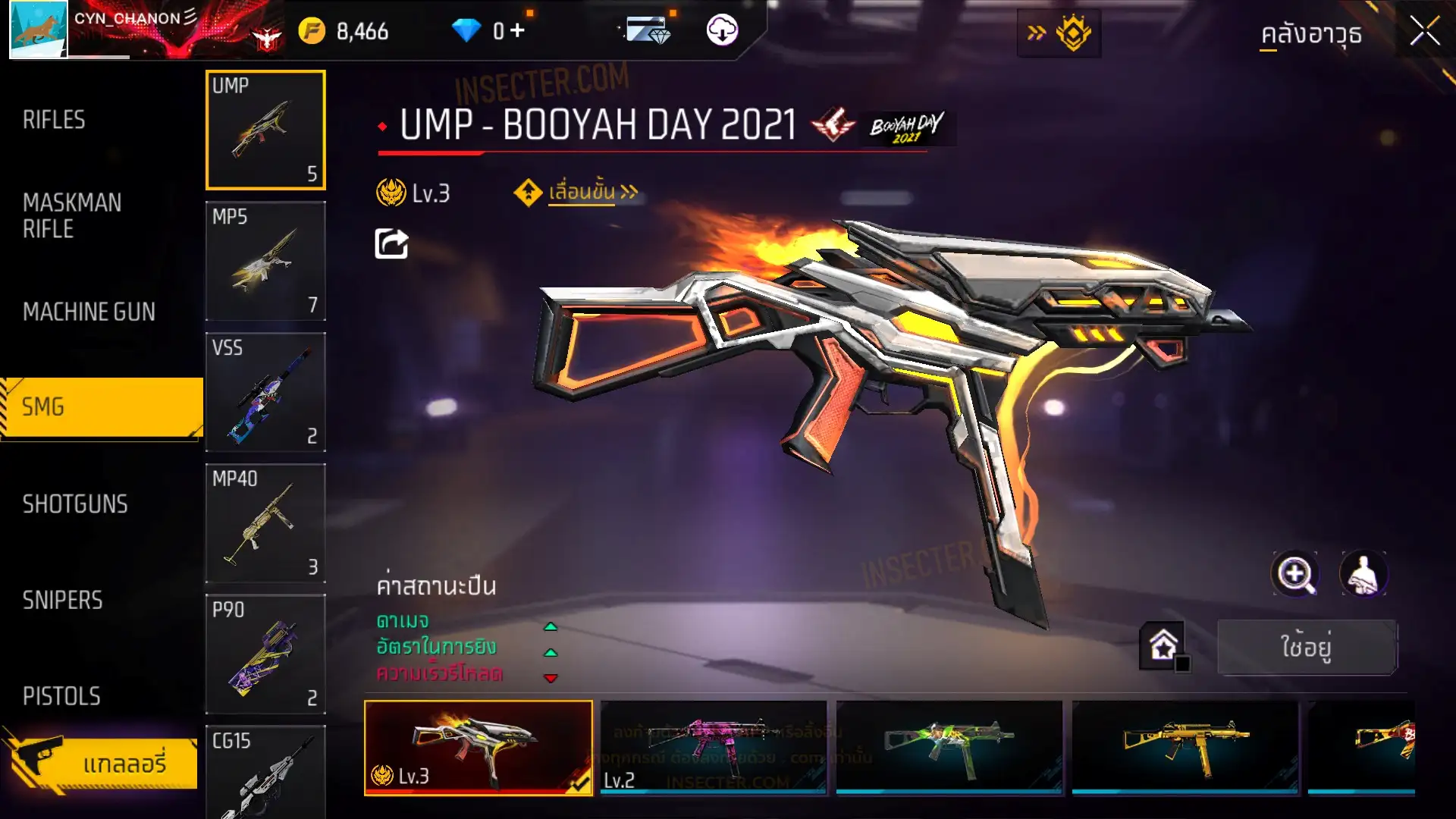Screen dimensions: 1456x819
Task: Select the Machine Gun category
Action: point(89,312)
